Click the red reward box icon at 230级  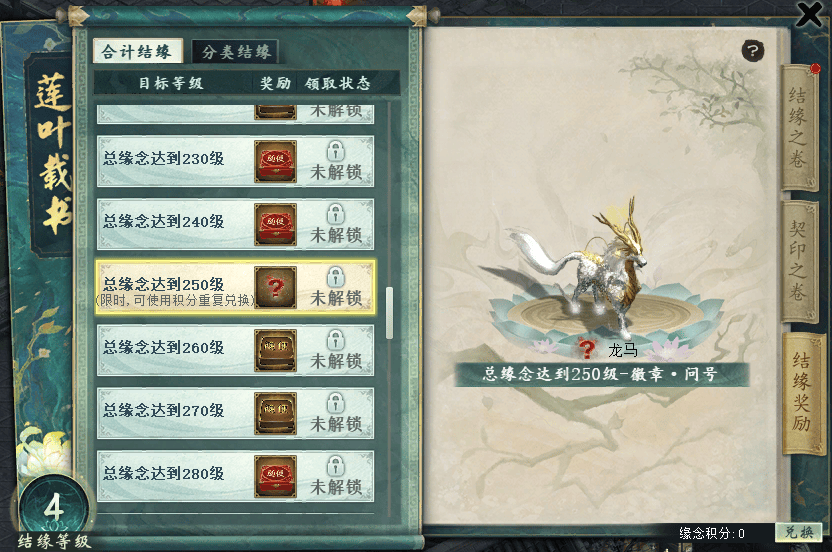click(275, 160)
